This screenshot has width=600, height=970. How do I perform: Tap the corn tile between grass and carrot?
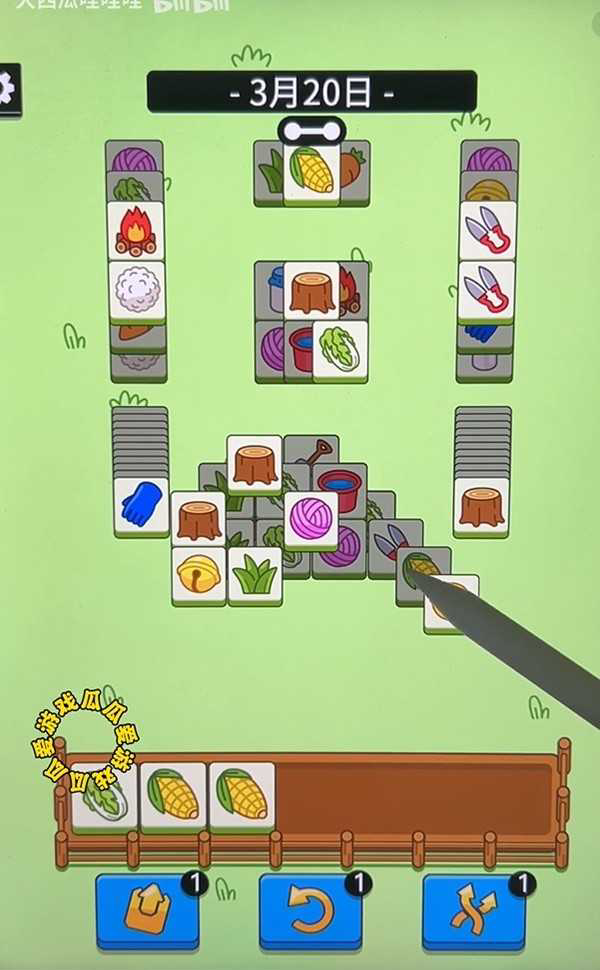(311, 172)
